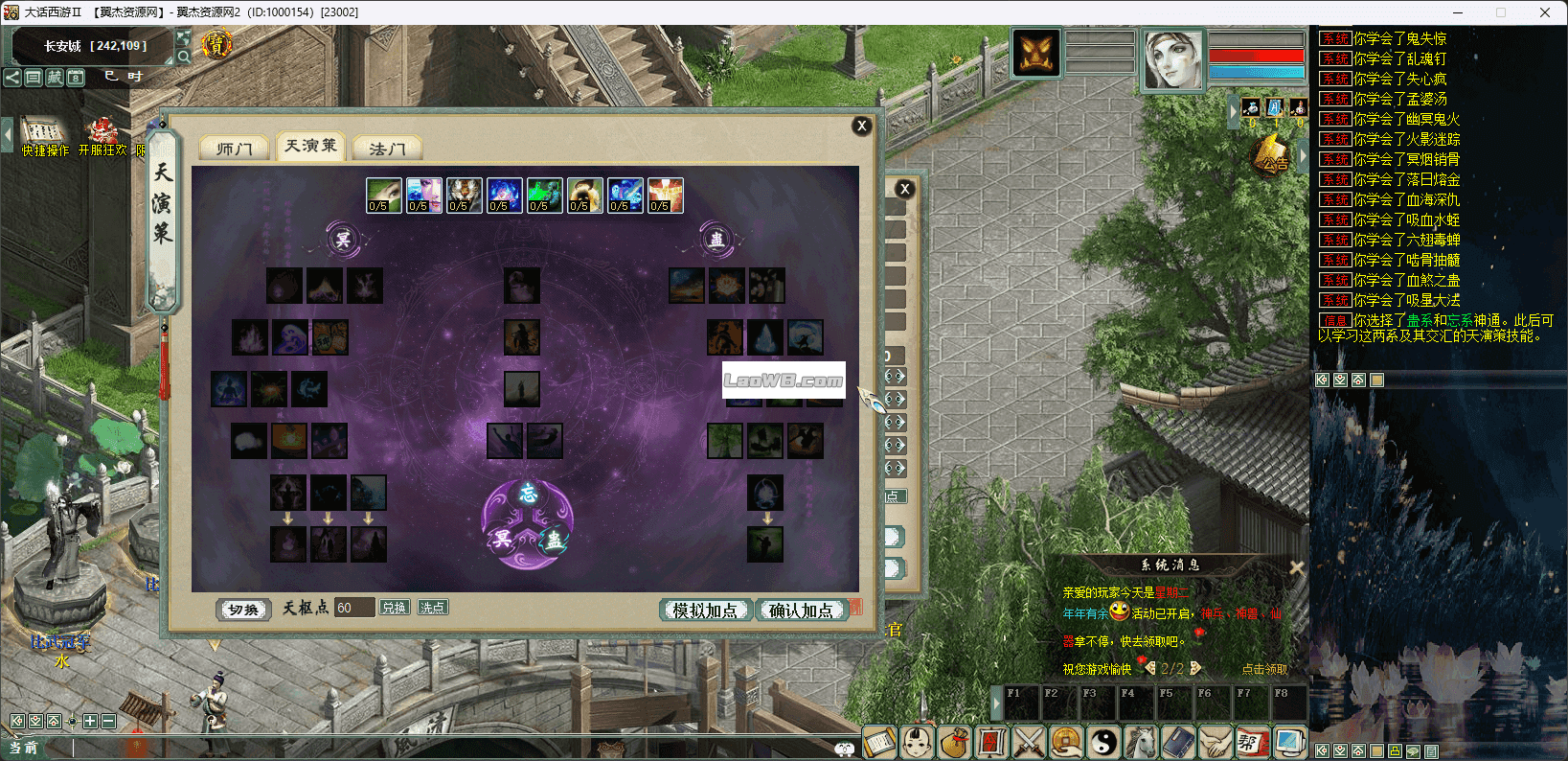
Task: Click the 切换 switch button
Action: point(243,610)
